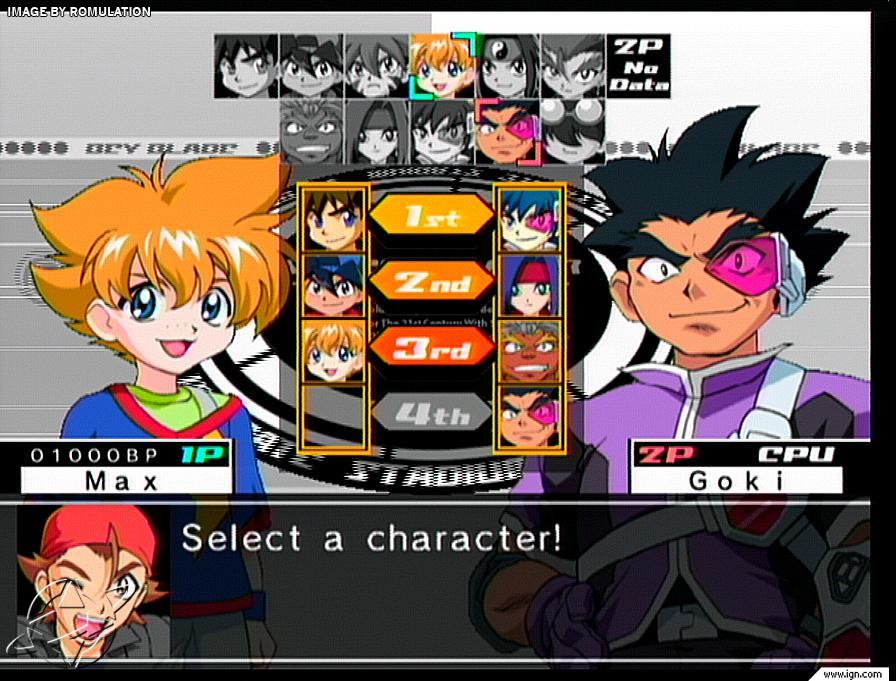Pick the yin-yang headband character portrait
896x681 pixels.
pyautogui.click(x=508, y=66)
